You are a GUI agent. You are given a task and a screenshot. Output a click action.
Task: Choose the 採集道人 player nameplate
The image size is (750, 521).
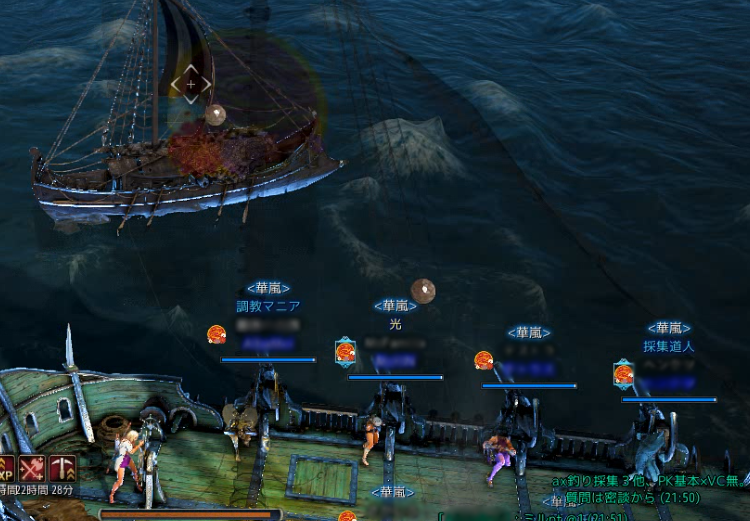pos(668,346)
